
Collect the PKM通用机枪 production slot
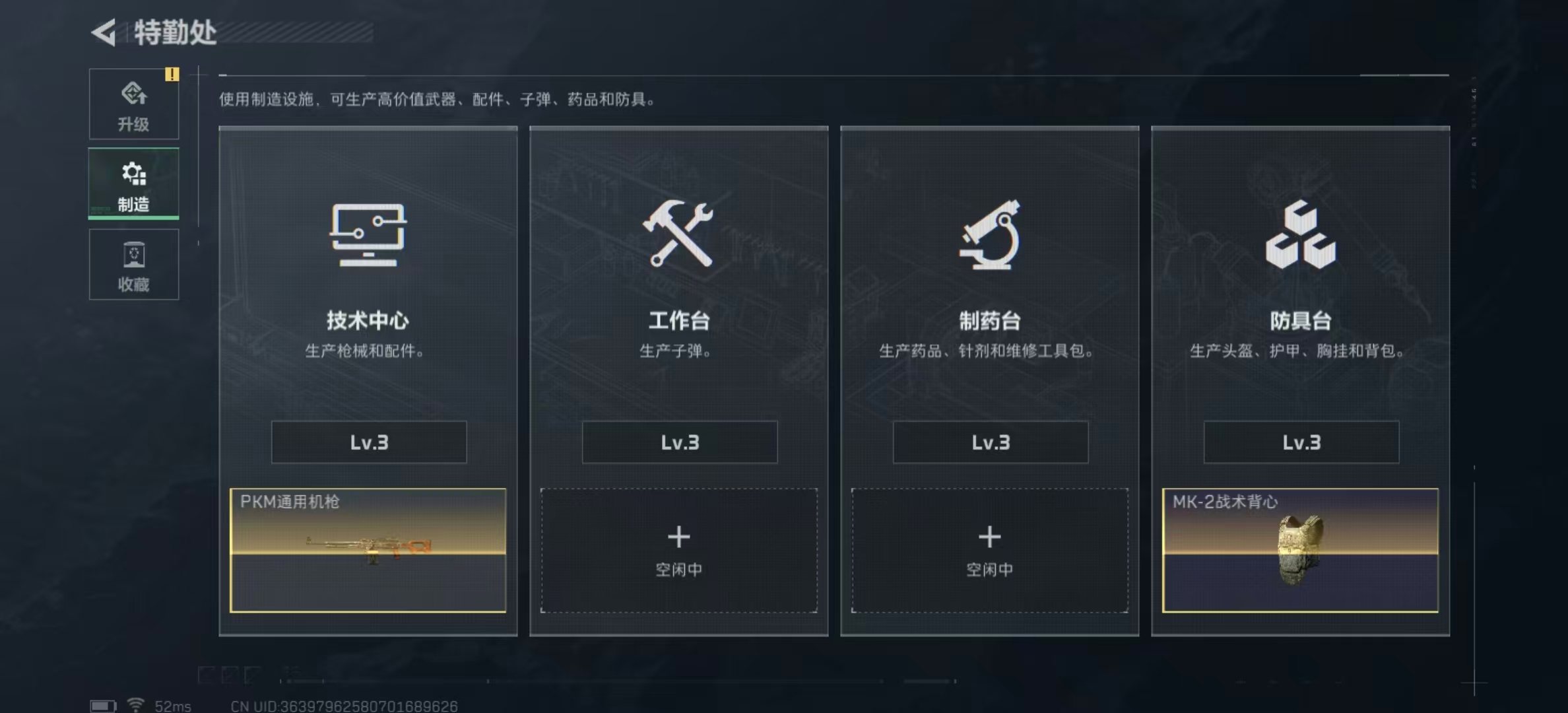click(368, 550)
